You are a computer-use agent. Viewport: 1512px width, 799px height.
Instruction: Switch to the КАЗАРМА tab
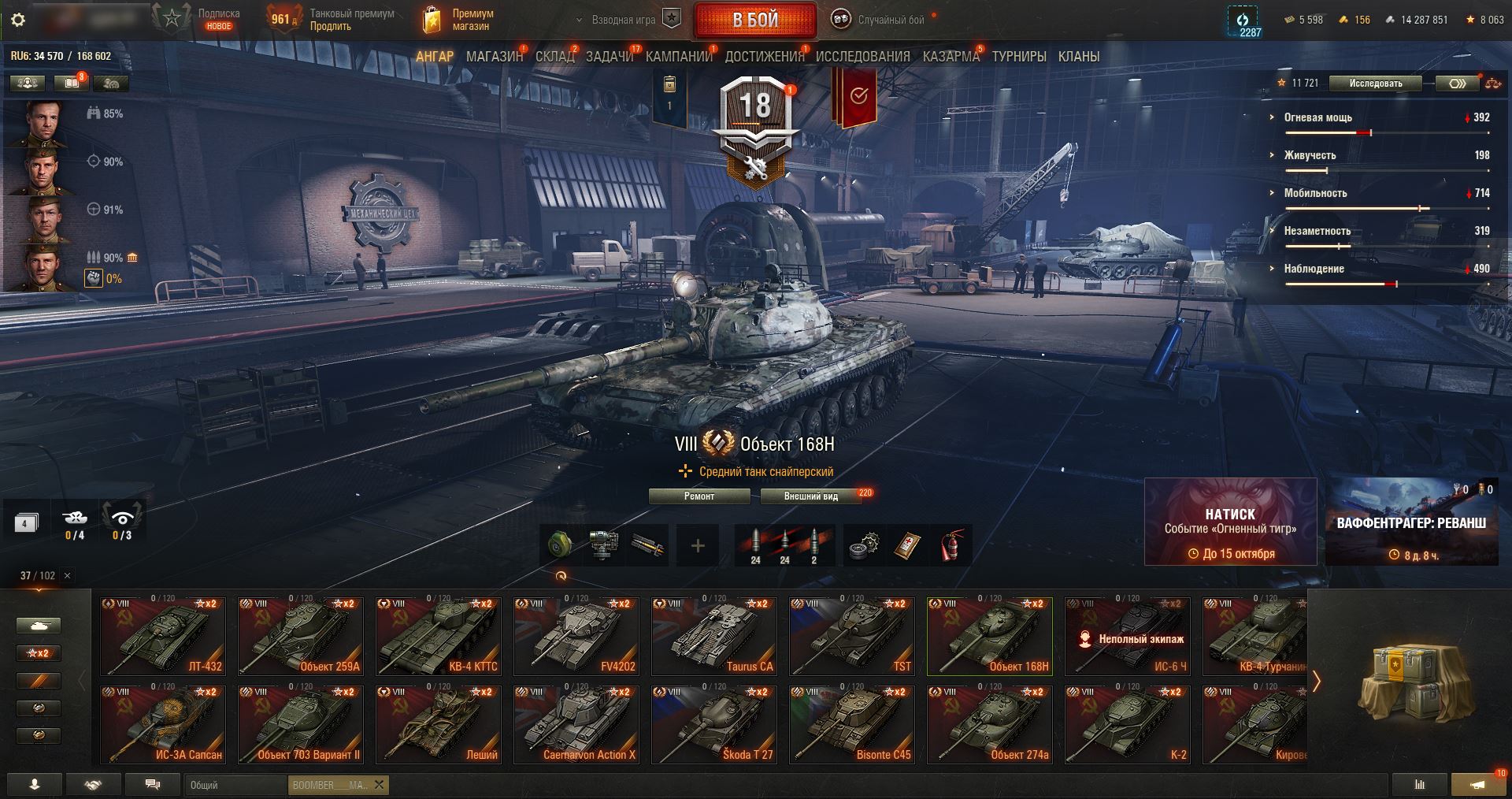tap(951, 57)
